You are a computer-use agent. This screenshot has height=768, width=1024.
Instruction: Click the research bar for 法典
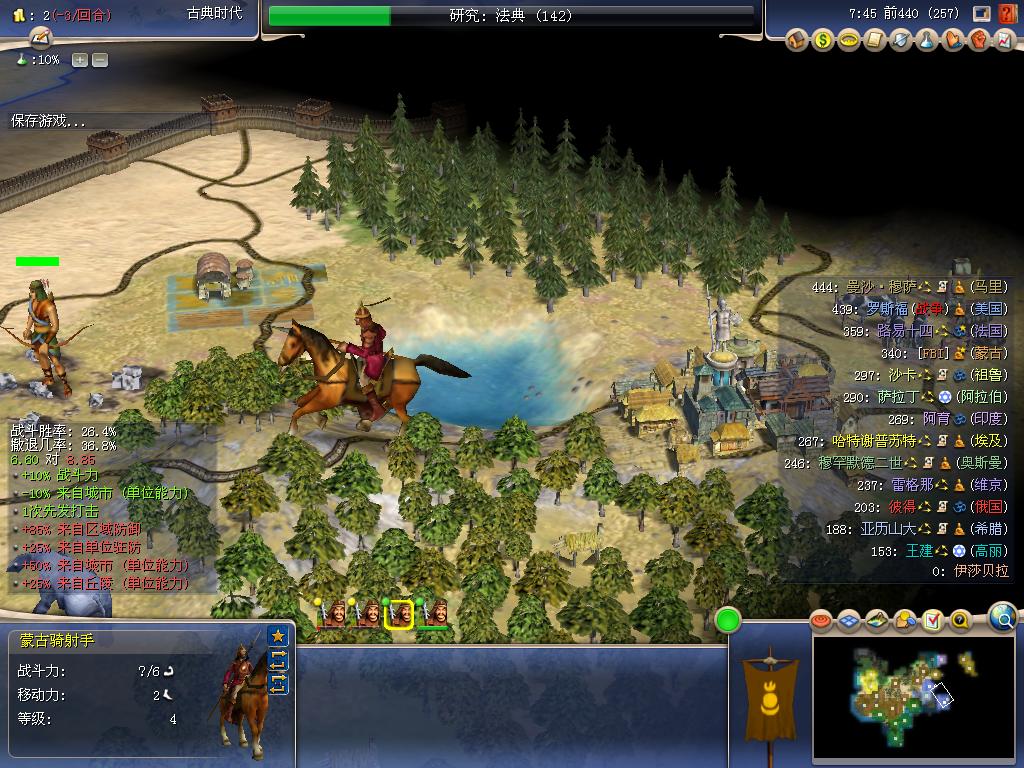pyautogui.click(x=511, y=16)
